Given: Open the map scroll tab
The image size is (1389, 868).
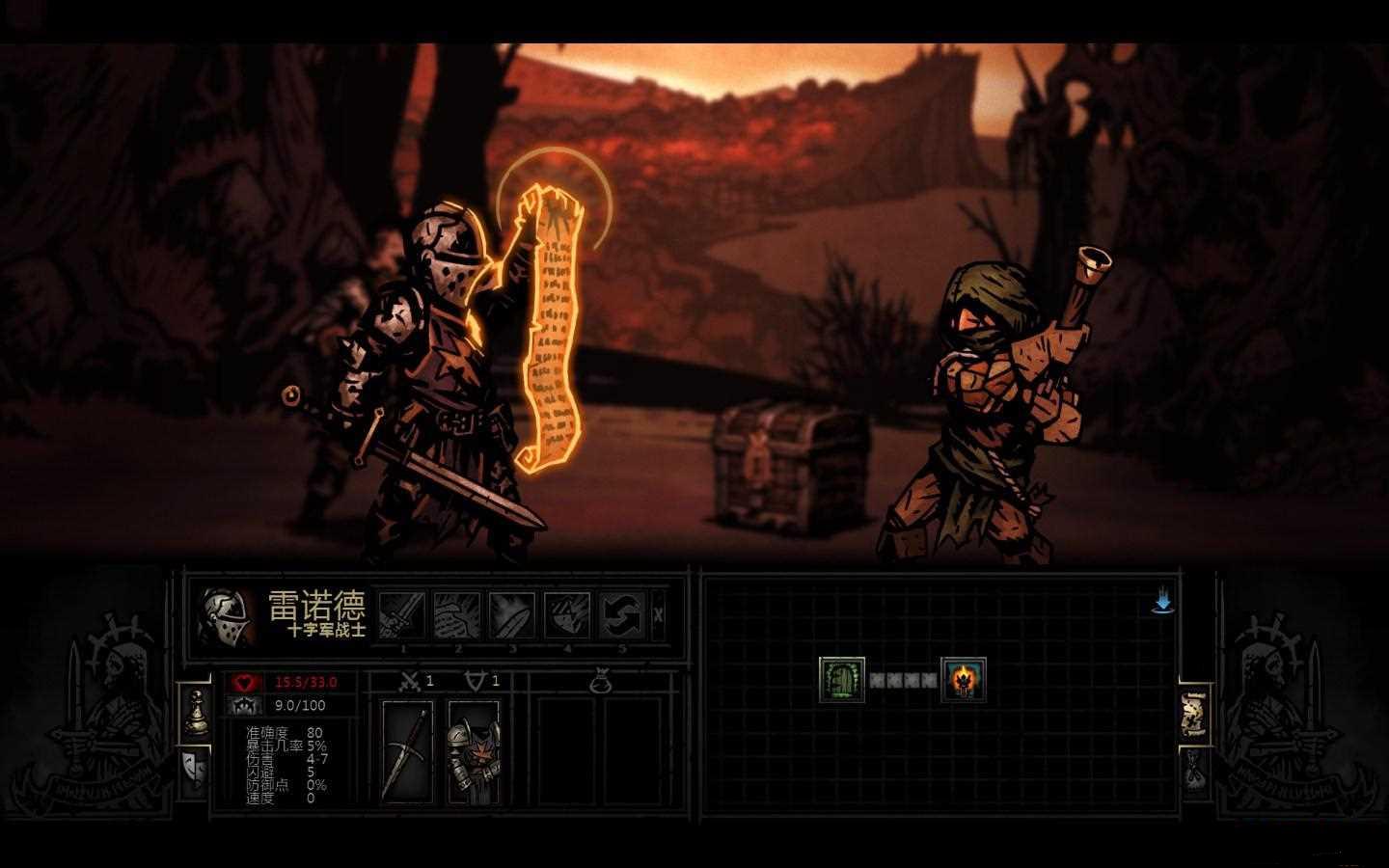Looking at the screenshot, I should coord(1195,714).
